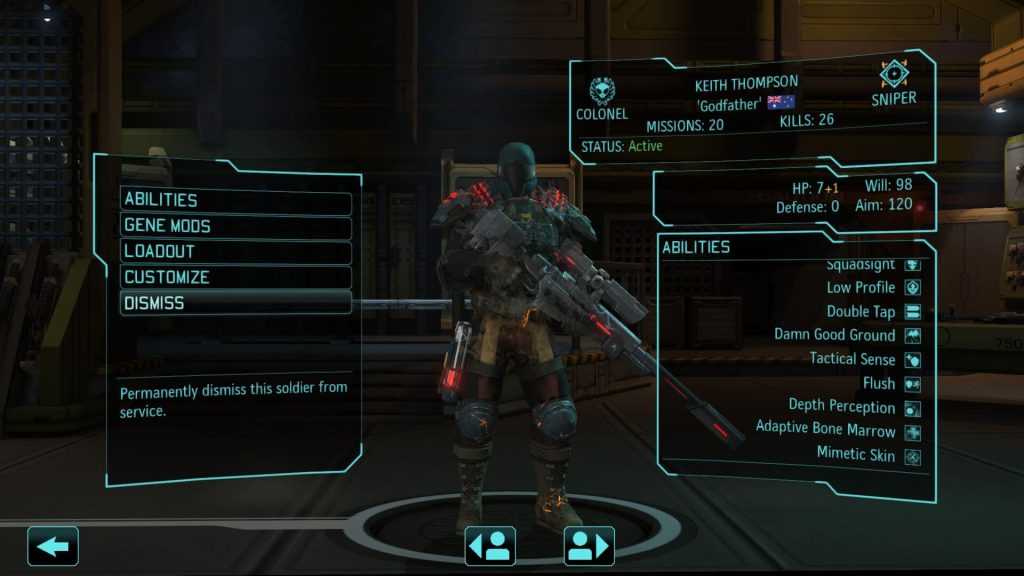The width and height of the screenshot is (1024, 576).
Task: Select the Damn Good Ground icon
Action: tap(912, 336)
